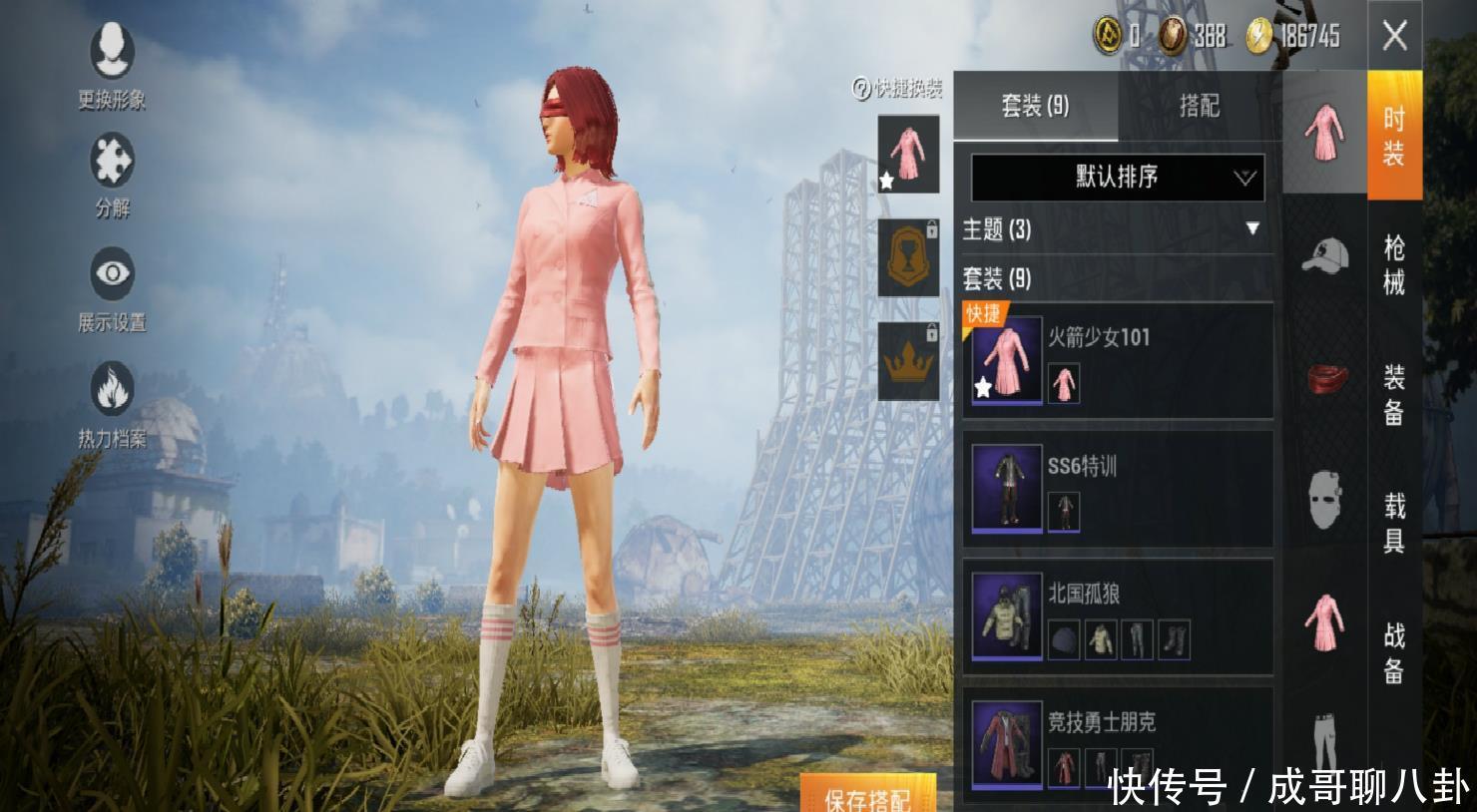Viewport: 1477px width, 812px height.
Task: Open the 默认排序 sort dropdown
Action: point(1118,178)
